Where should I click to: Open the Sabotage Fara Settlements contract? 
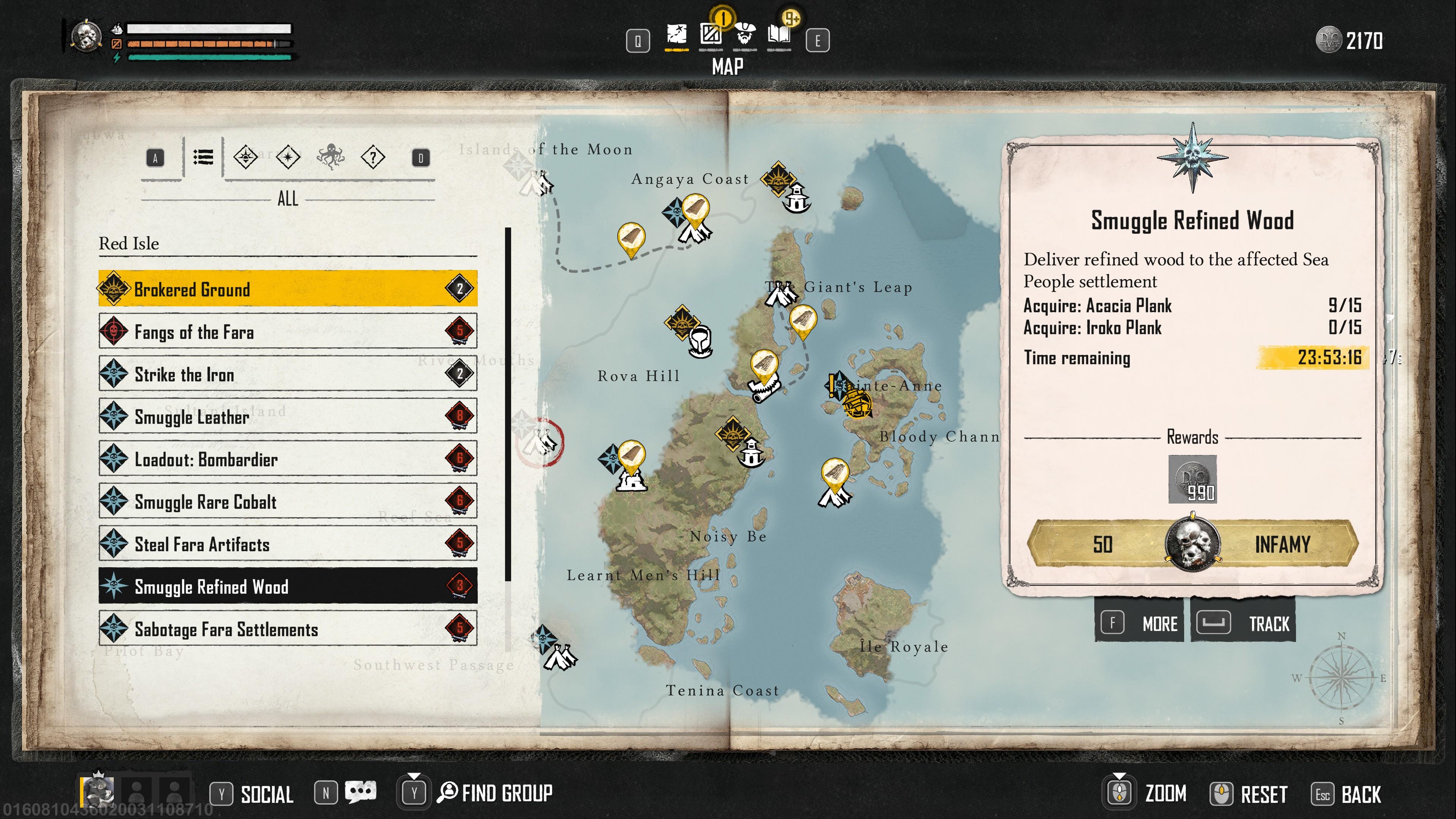click(x=287, y=629)
